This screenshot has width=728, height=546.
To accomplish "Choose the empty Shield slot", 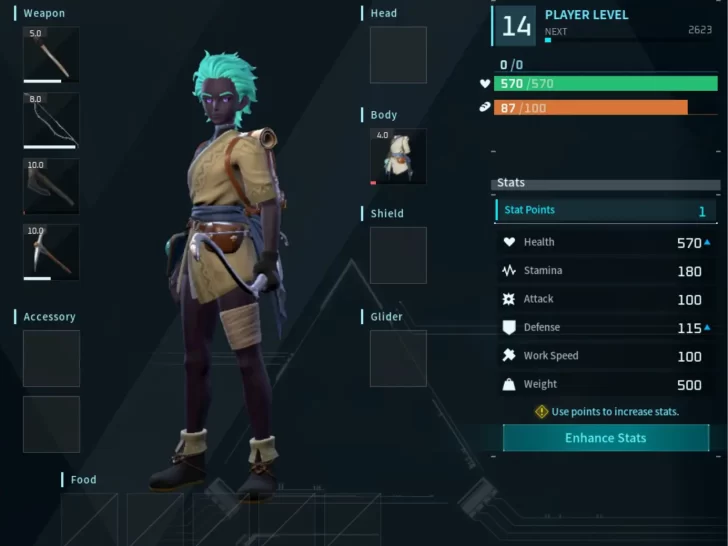I will click(x=398, y=255).
